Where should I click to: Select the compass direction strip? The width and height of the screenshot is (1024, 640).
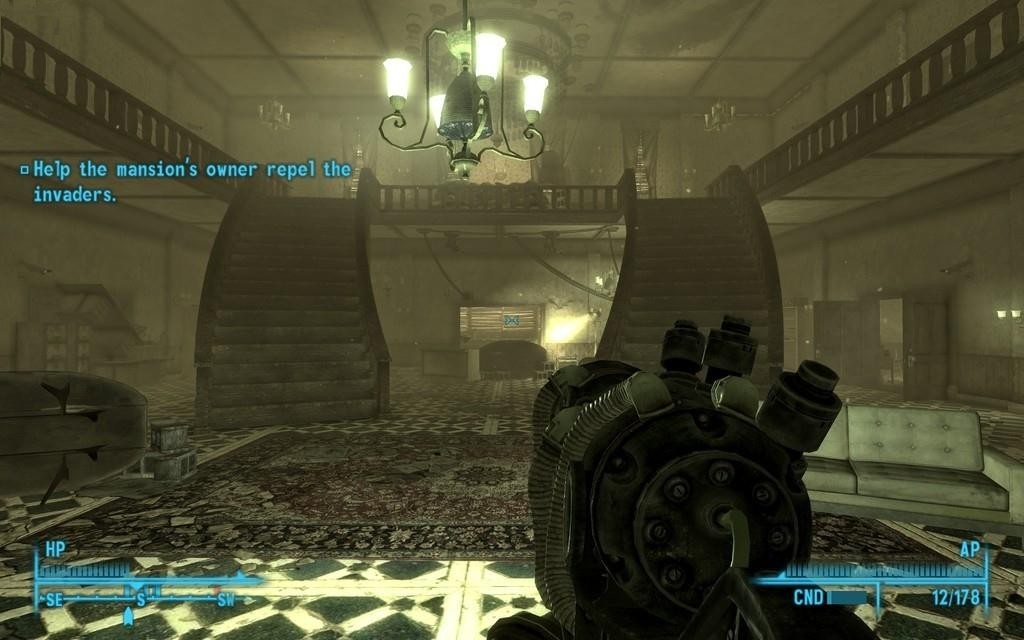[x=140, y=600]
